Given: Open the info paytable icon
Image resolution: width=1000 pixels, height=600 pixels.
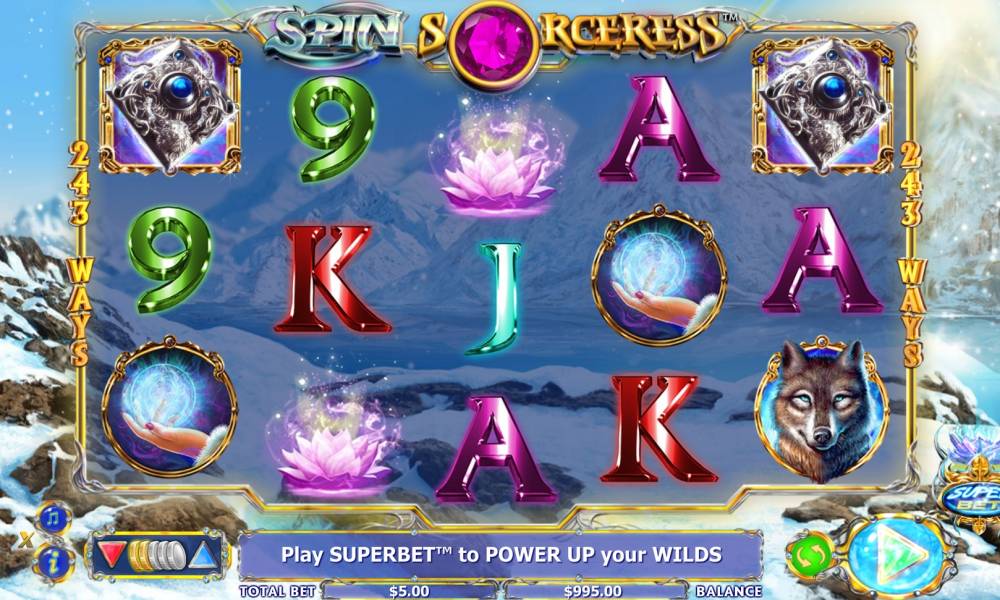Looking at the screenshot, I should [52, 564].
